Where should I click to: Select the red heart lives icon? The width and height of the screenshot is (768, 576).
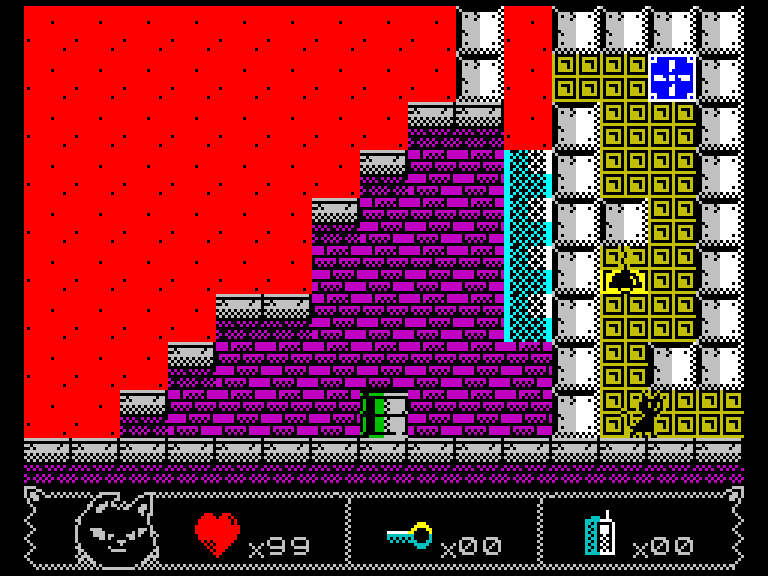click(x=217, y=534)
